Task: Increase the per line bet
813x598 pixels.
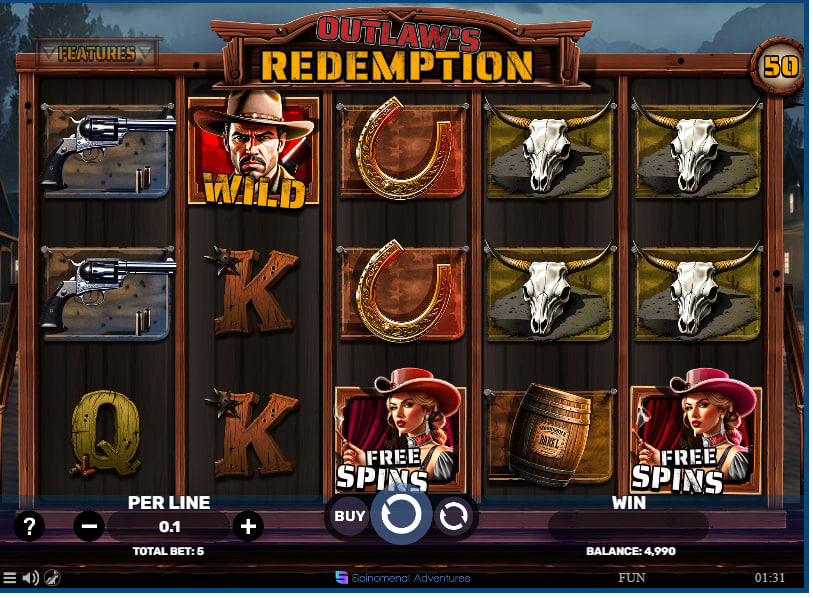Action: click(248, 525)
